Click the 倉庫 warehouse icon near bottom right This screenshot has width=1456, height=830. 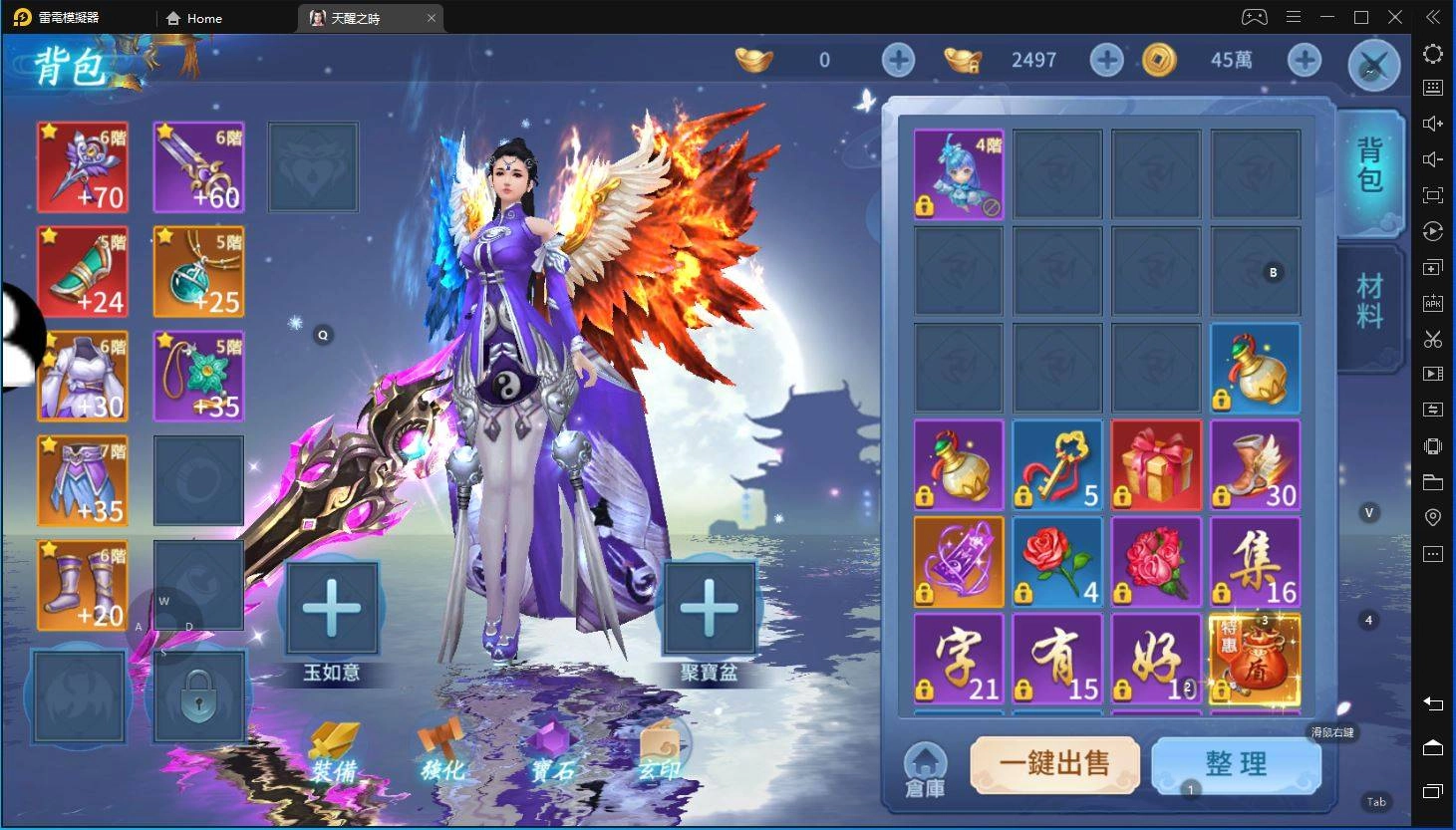pyautogui.click(x=924, y=765)
